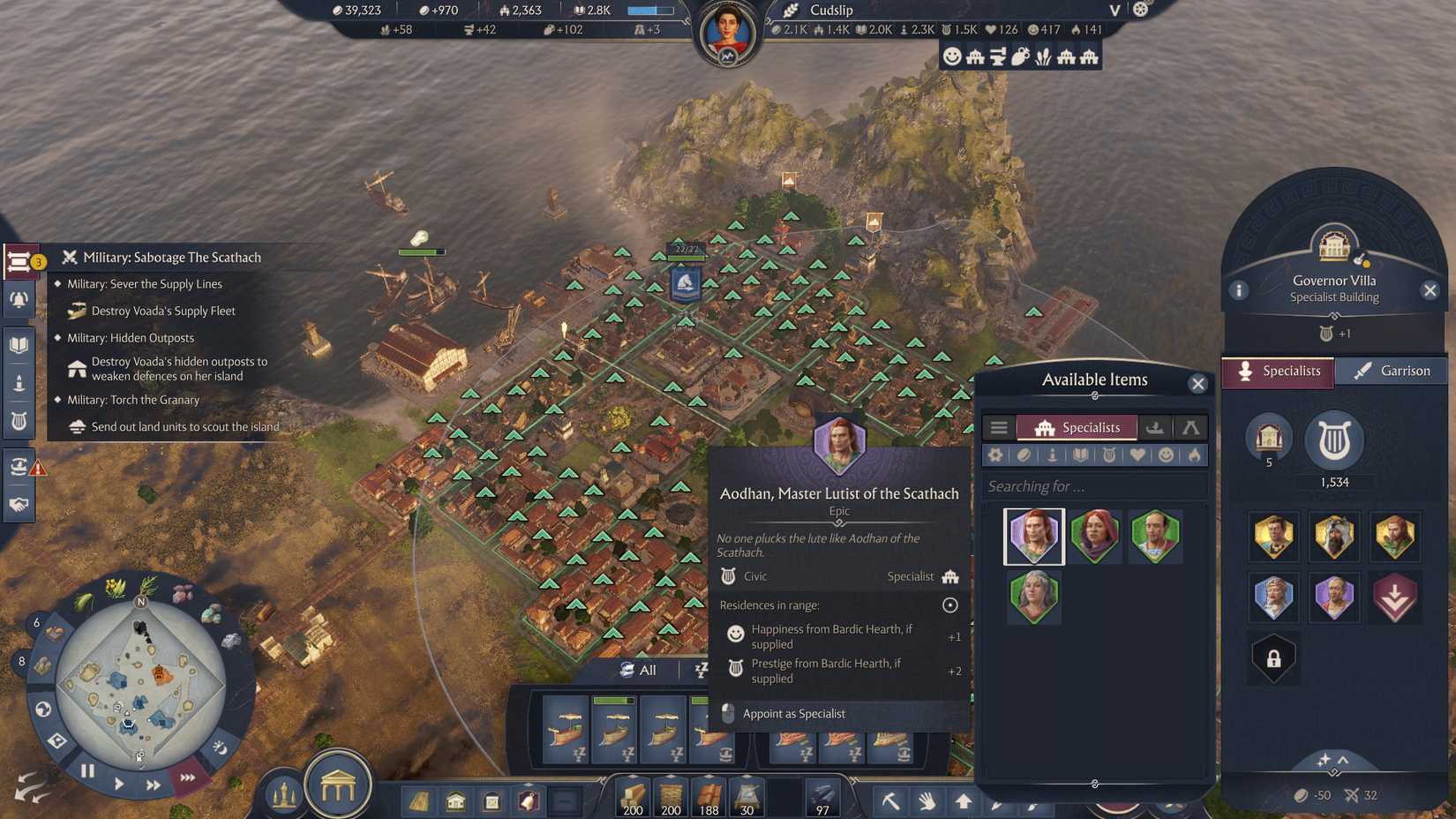The image size is (1456, 819).
Task: Enable the All ships filter above the ship list
Action: 641,670
